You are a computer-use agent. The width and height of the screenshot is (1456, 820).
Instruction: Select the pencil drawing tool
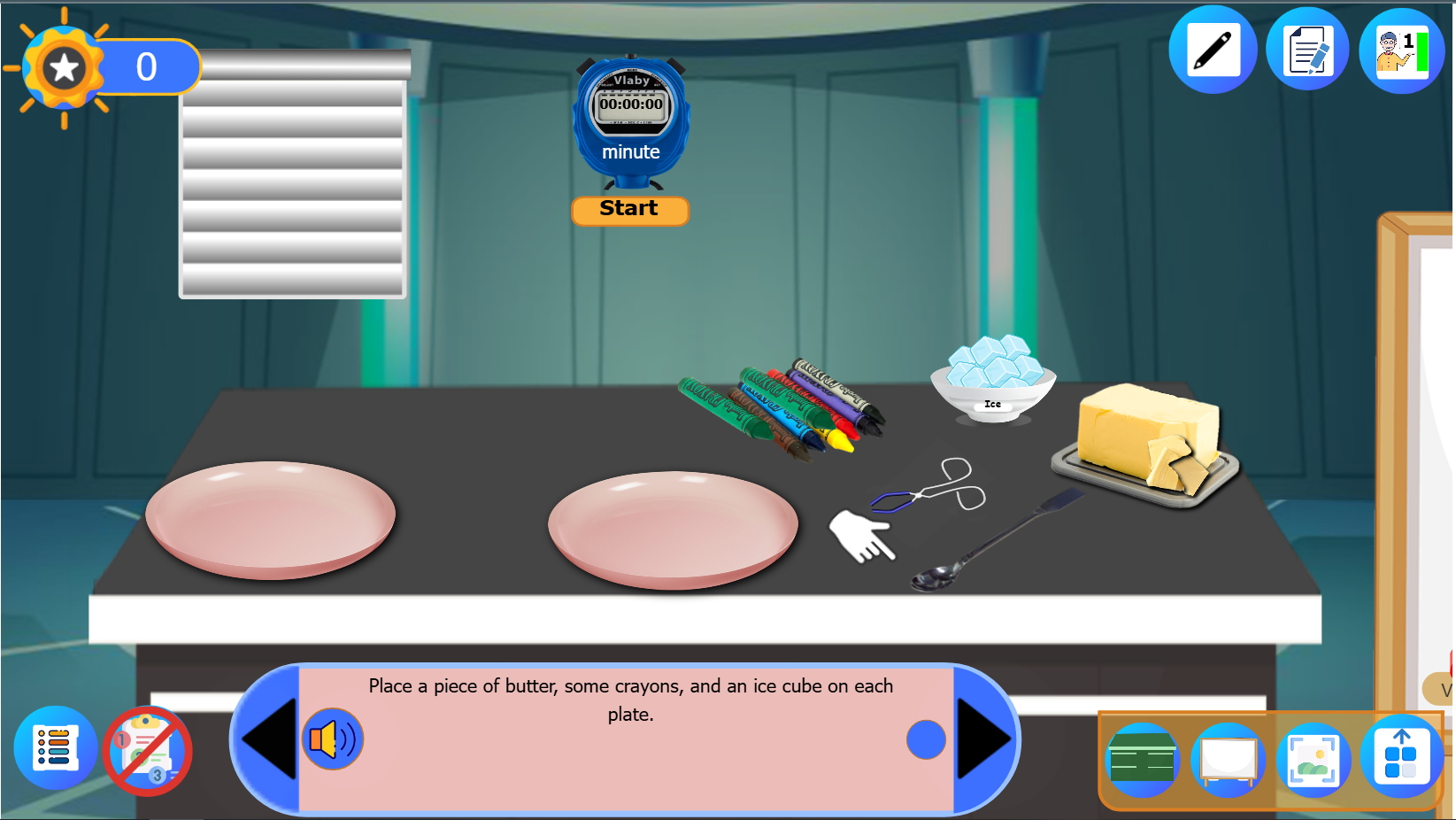1212,49
